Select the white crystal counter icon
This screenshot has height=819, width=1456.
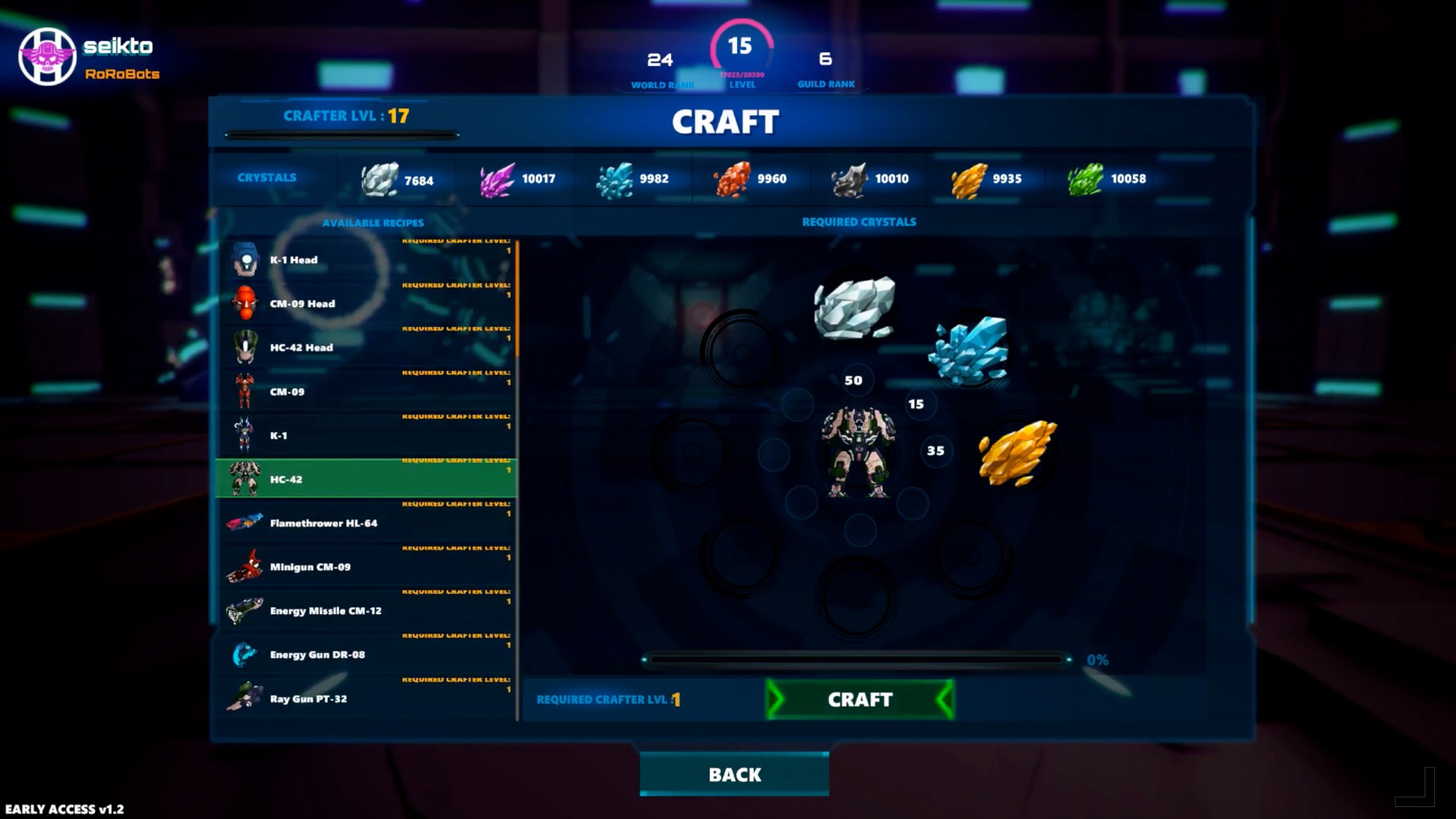[379, 180]
